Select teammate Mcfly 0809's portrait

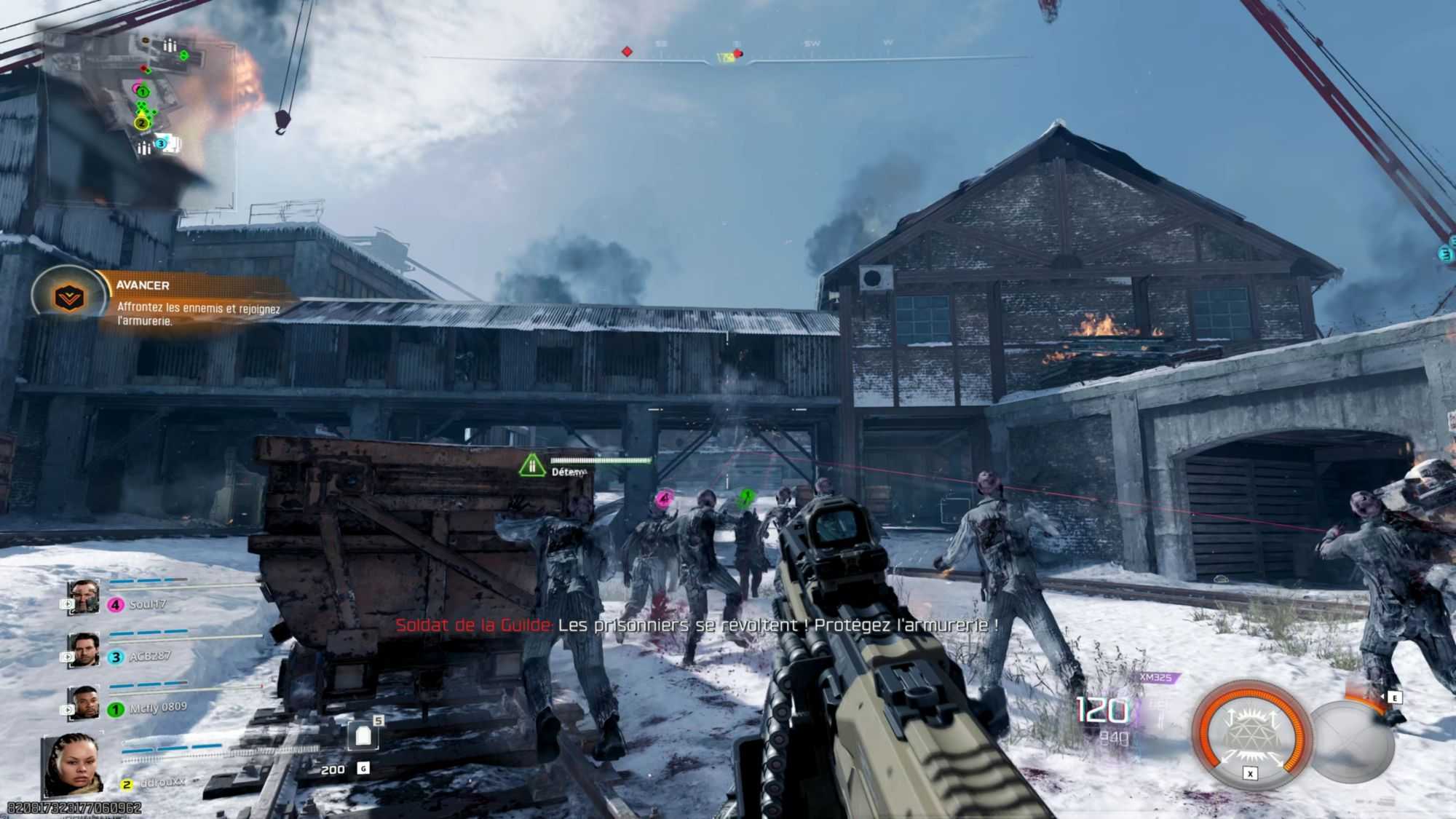(x=83, y=703)
